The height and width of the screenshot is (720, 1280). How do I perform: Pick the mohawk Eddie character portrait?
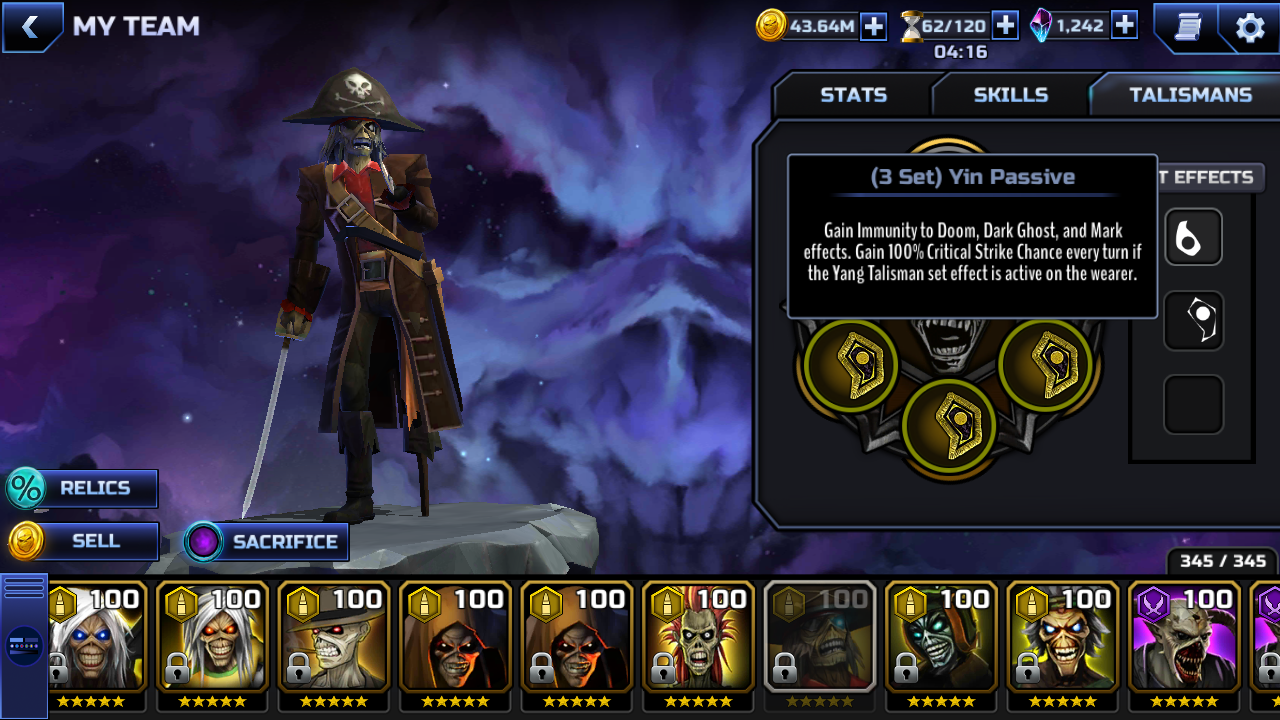pos(698,638)
